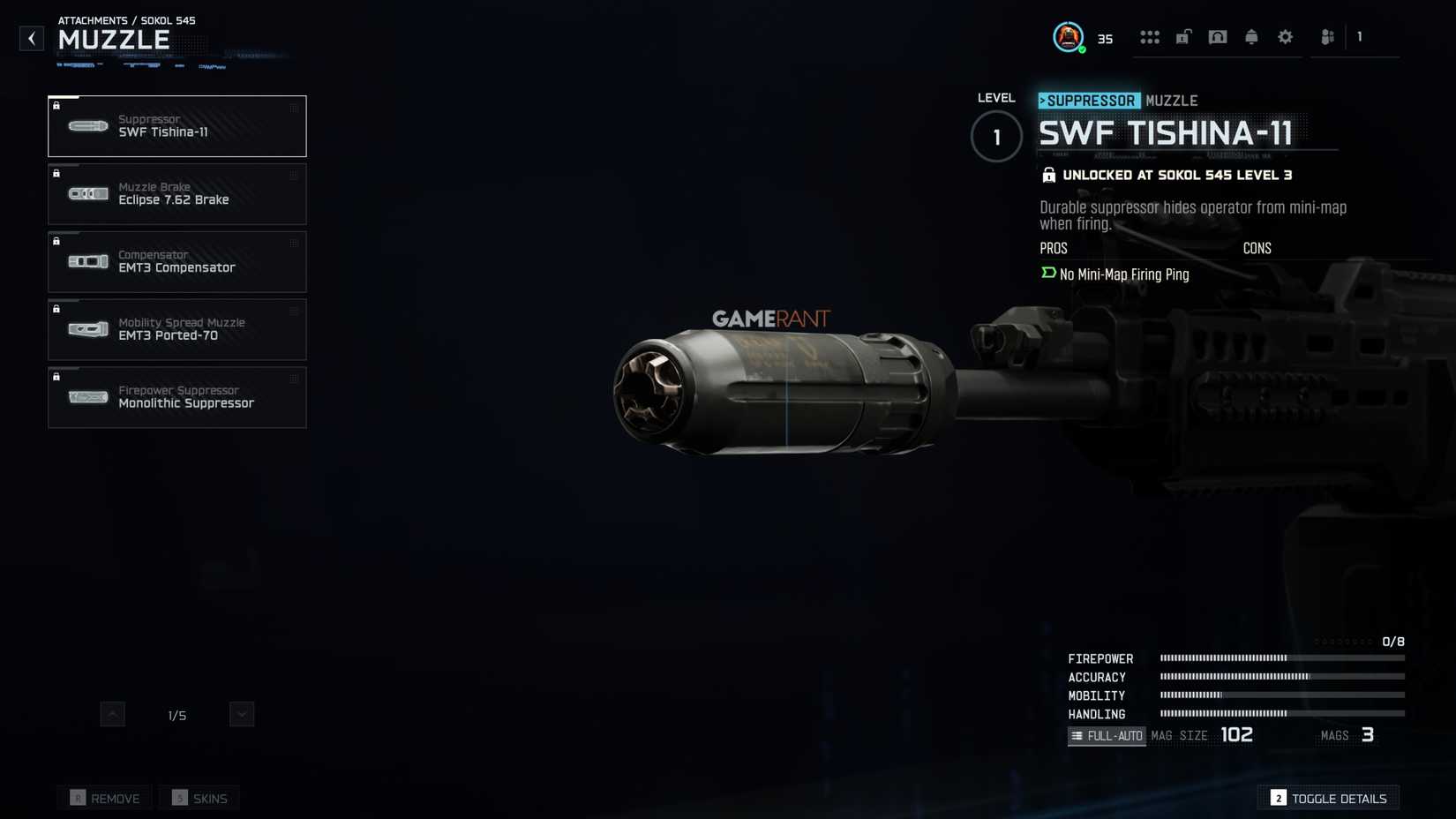Open the grid apps menu icon
Viewport: 1456px width, 819px height.
click(x=1150, y=37)
